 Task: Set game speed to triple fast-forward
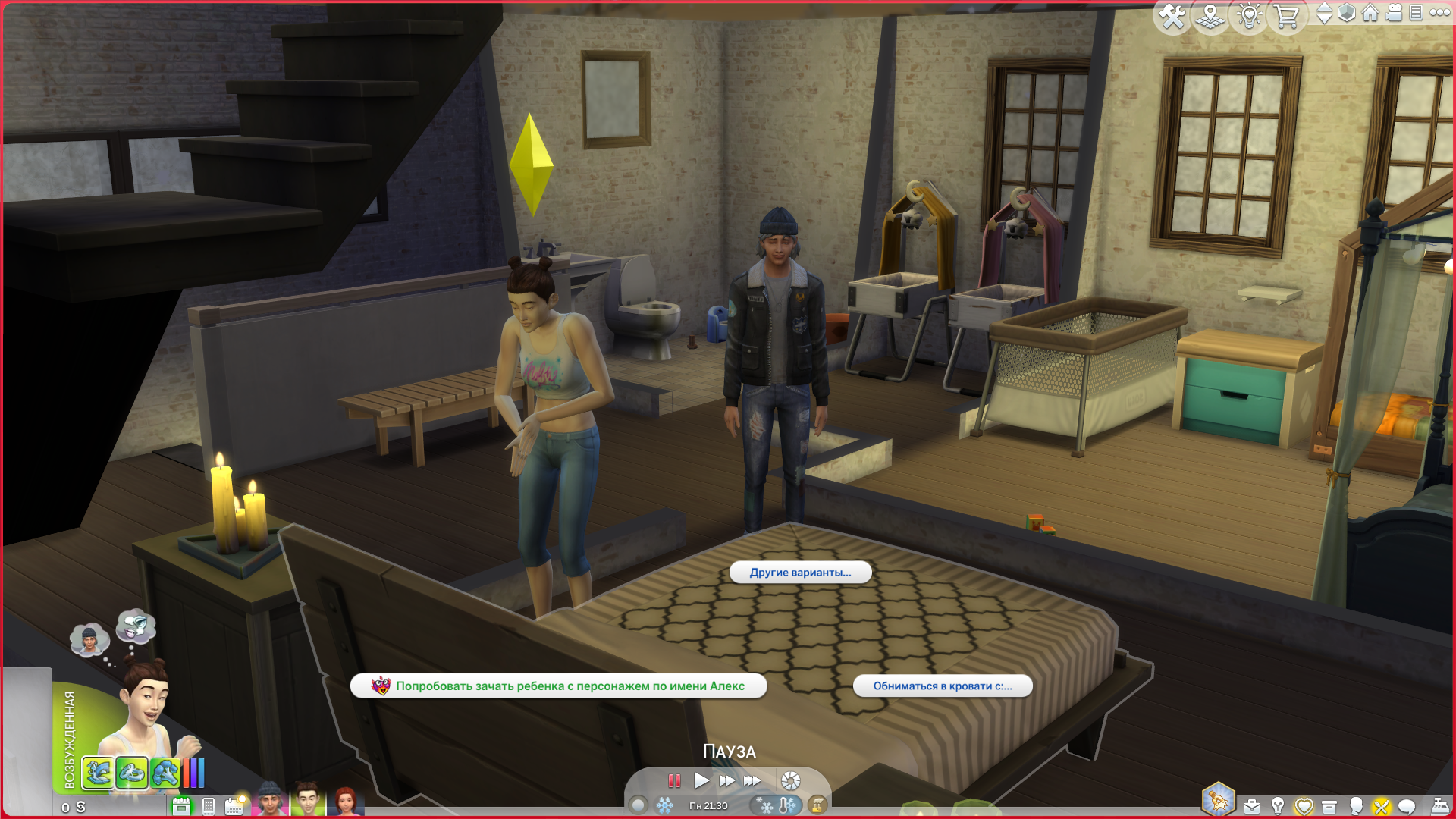pos(752,780)
